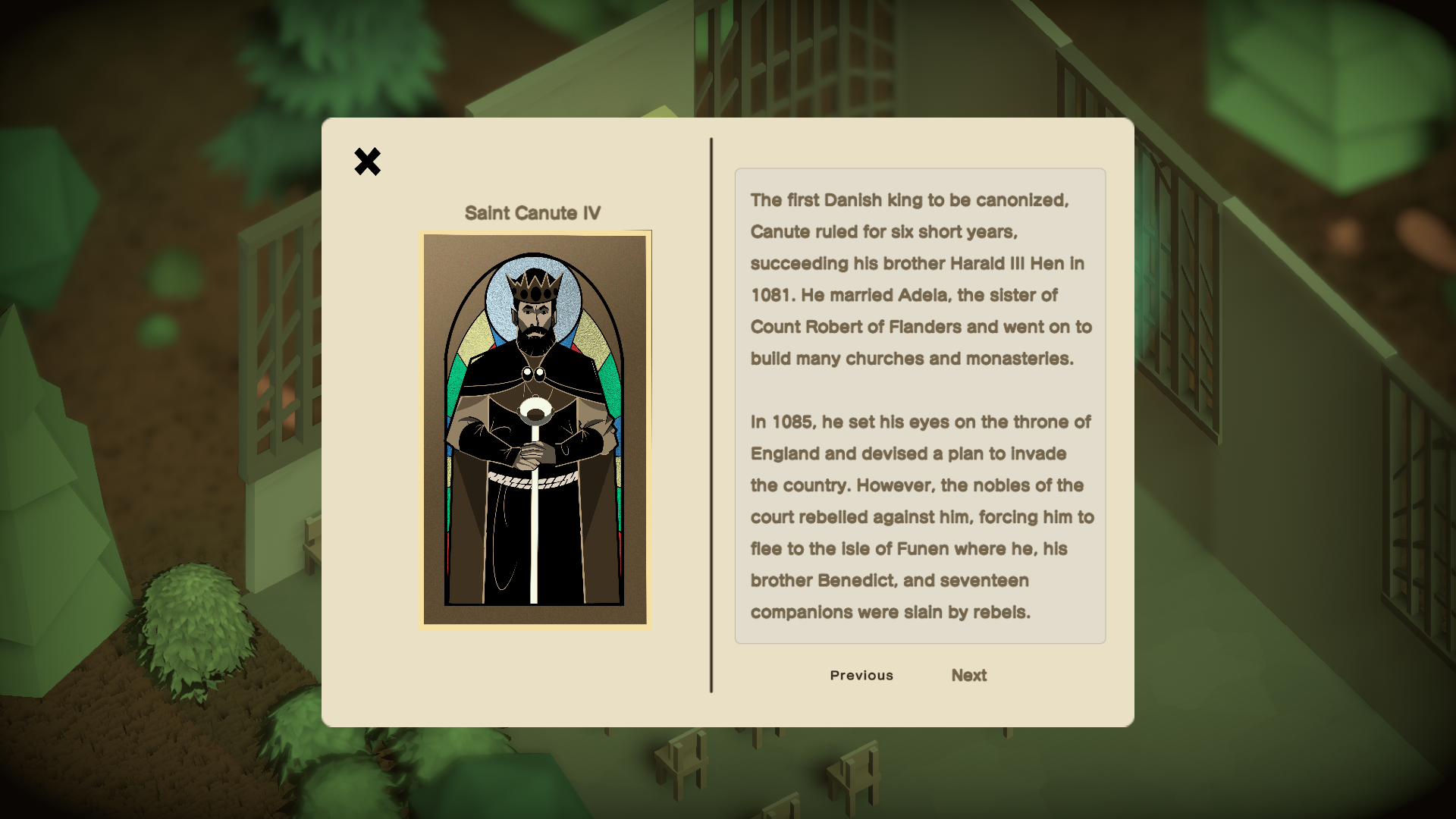Go to the Previous page
1456x819 pixels.
(861, 675)
